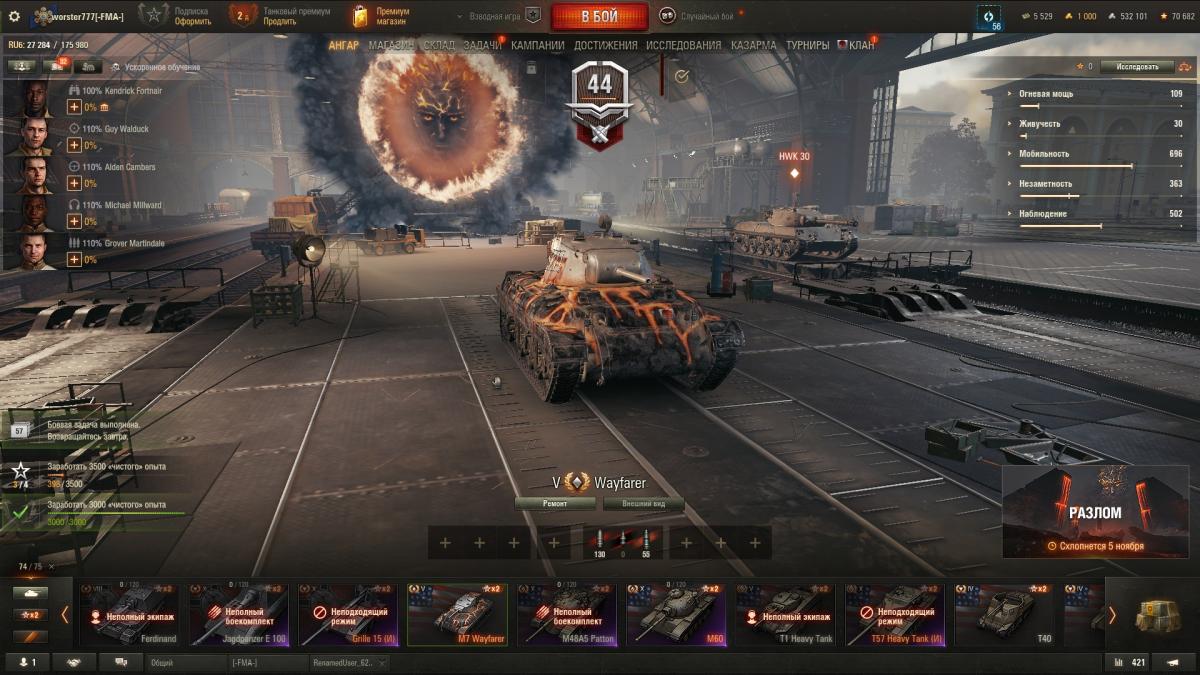This screenshot has height=675, width=1200.
Task: Start battle with the red В БОЙ button
Action: pos(599,17)
